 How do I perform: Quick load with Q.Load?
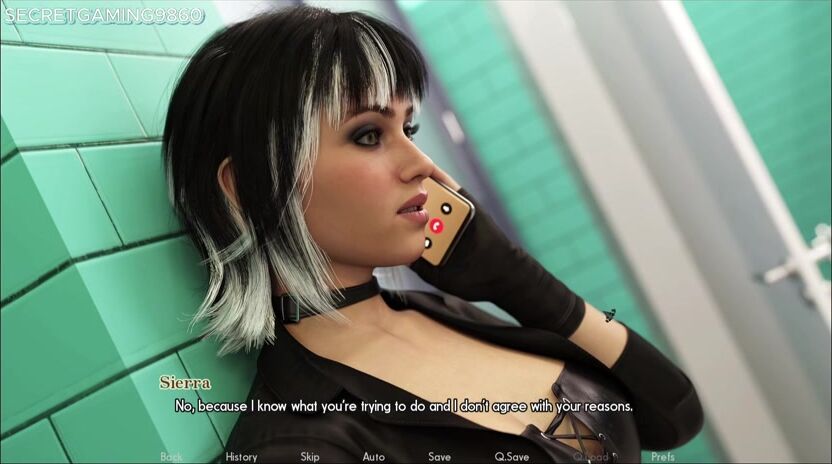(590, 457)
